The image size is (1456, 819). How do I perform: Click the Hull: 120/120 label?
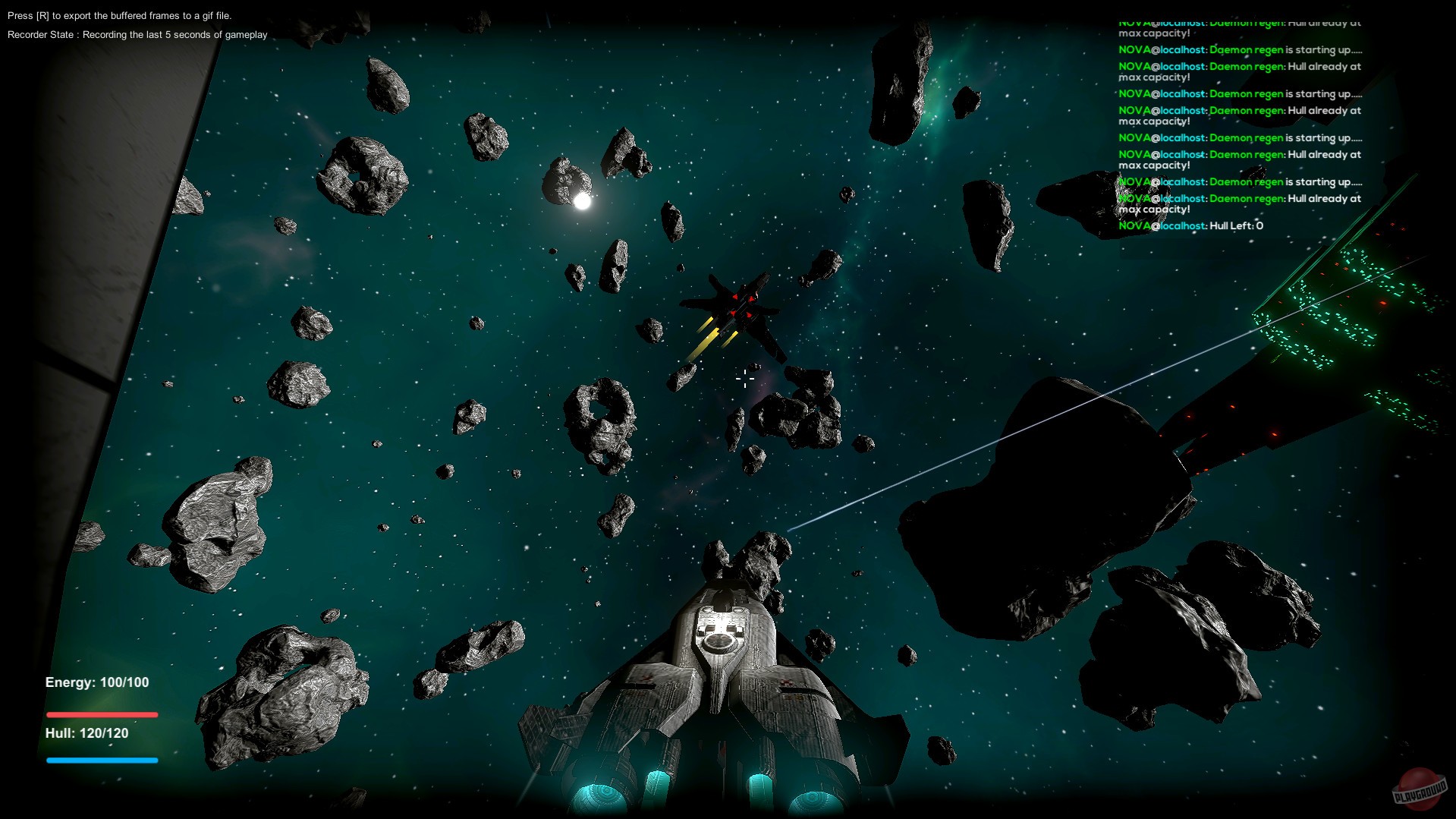click(86, 733)
